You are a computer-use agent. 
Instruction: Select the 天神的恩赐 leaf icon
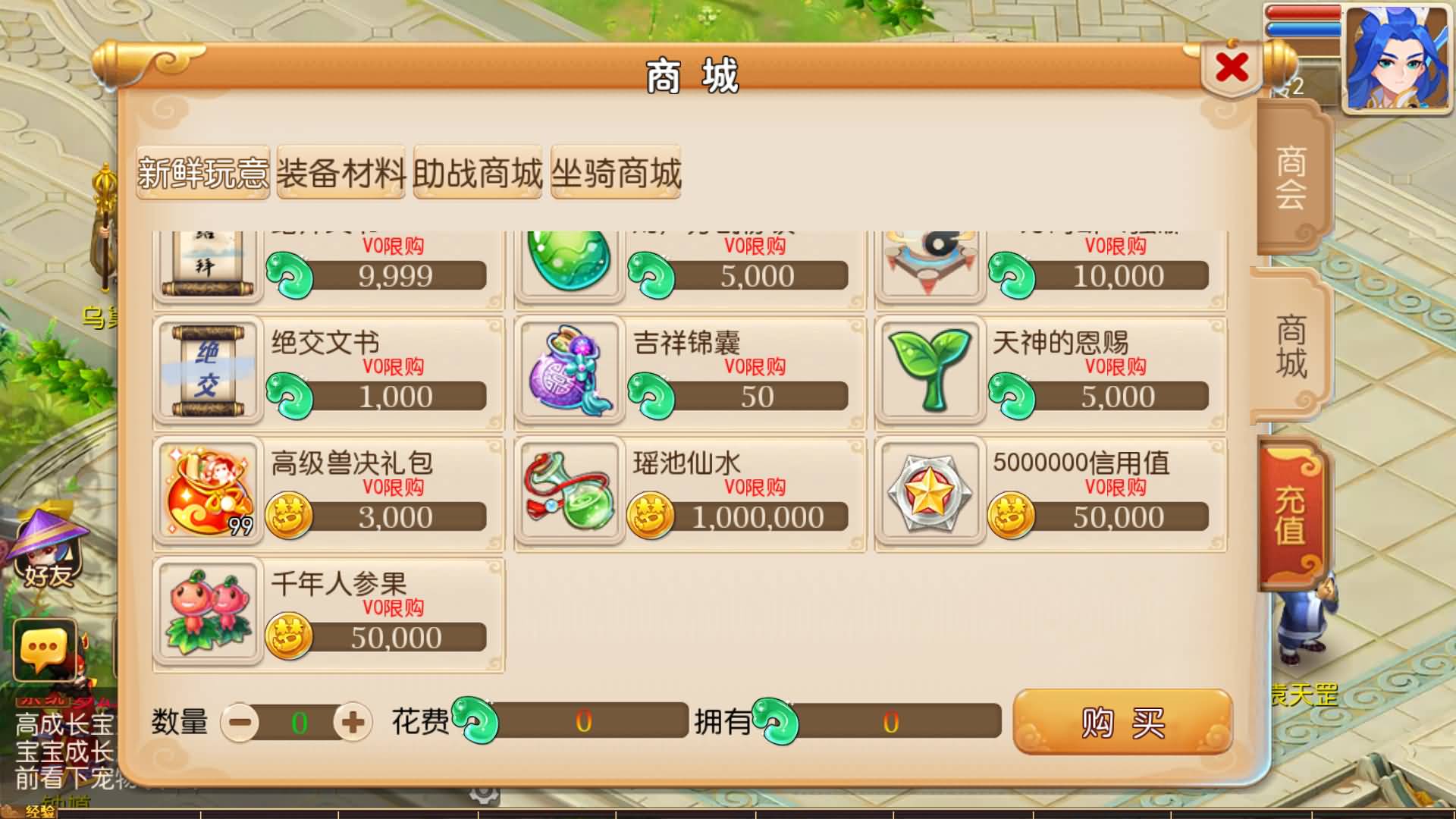(929, 369)
